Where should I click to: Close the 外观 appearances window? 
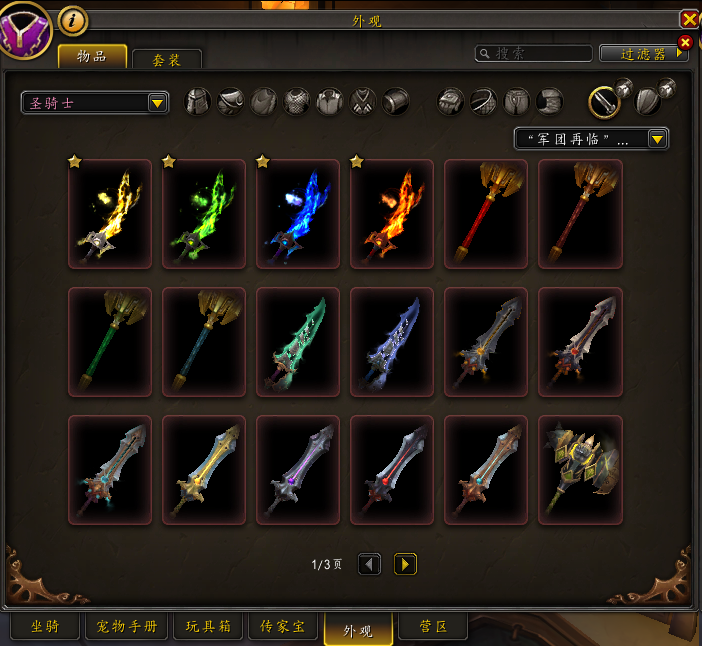point(689,19)
